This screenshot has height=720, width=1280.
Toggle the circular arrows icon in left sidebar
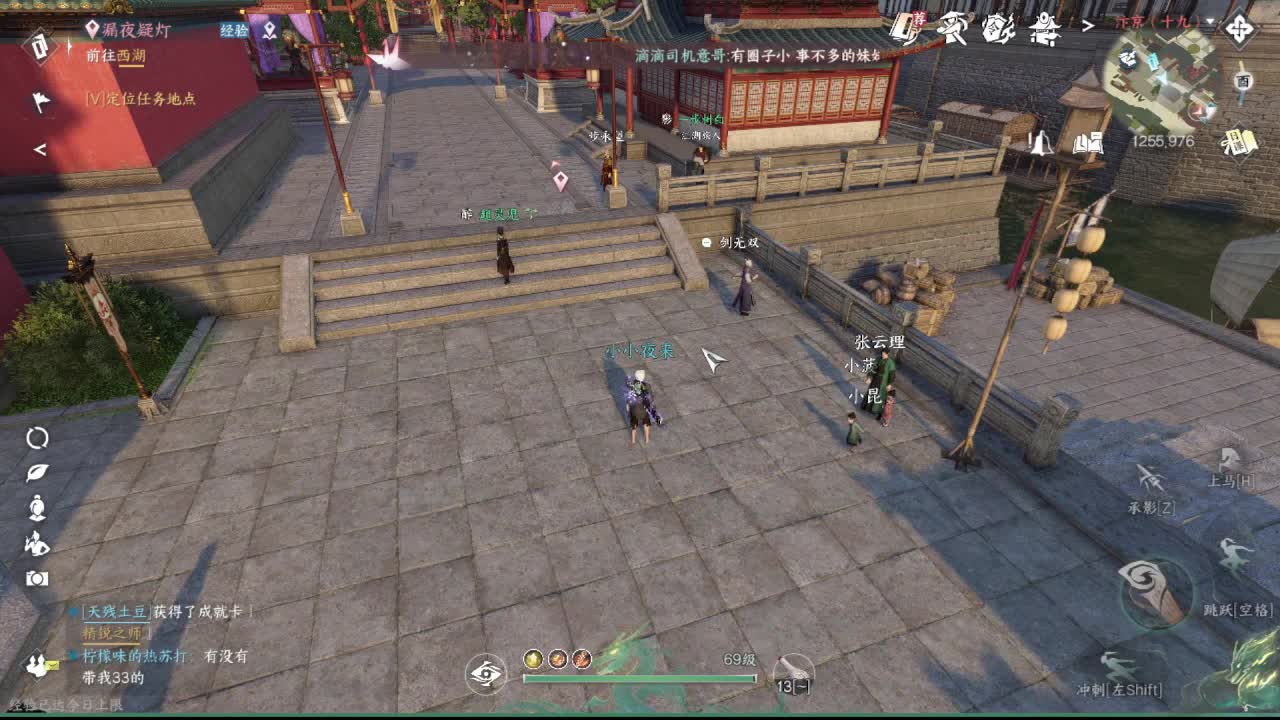[x=36, y=437]
